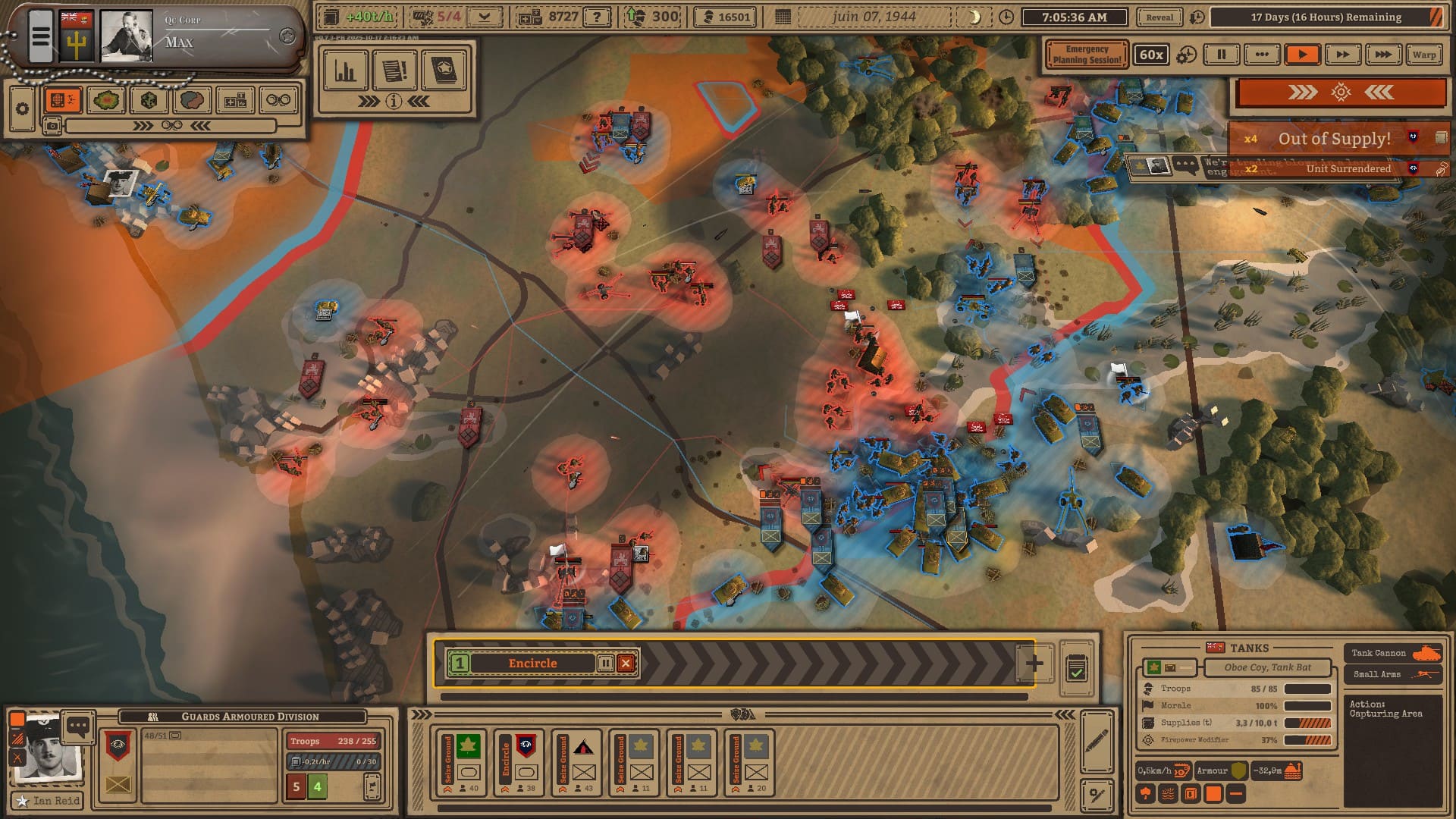The height and width of the screenshot is (819, 1456).
Task: Remove the Encircle order with X
Action: (x=626, y=664)
